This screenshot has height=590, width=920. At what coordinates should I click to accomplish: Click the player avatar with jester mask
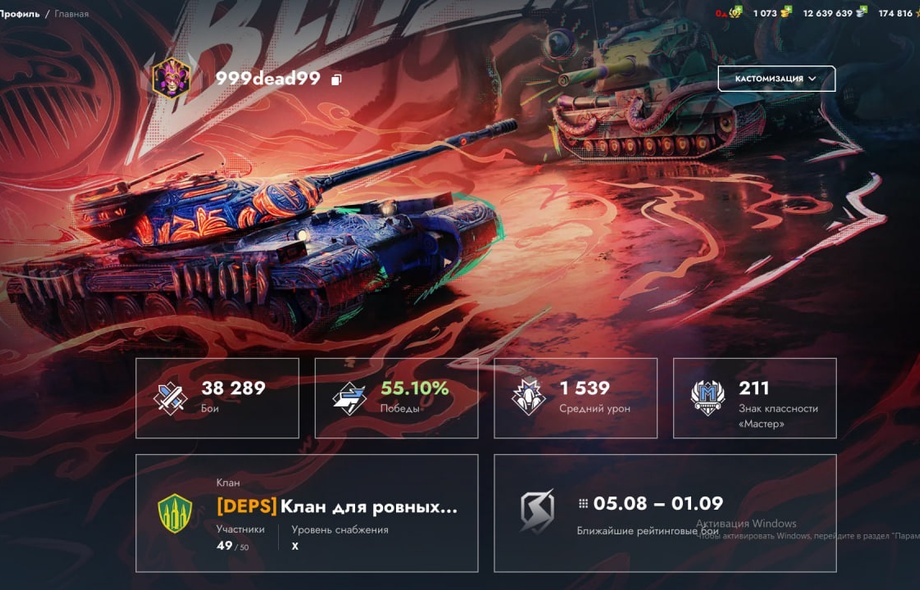[171, 78]
